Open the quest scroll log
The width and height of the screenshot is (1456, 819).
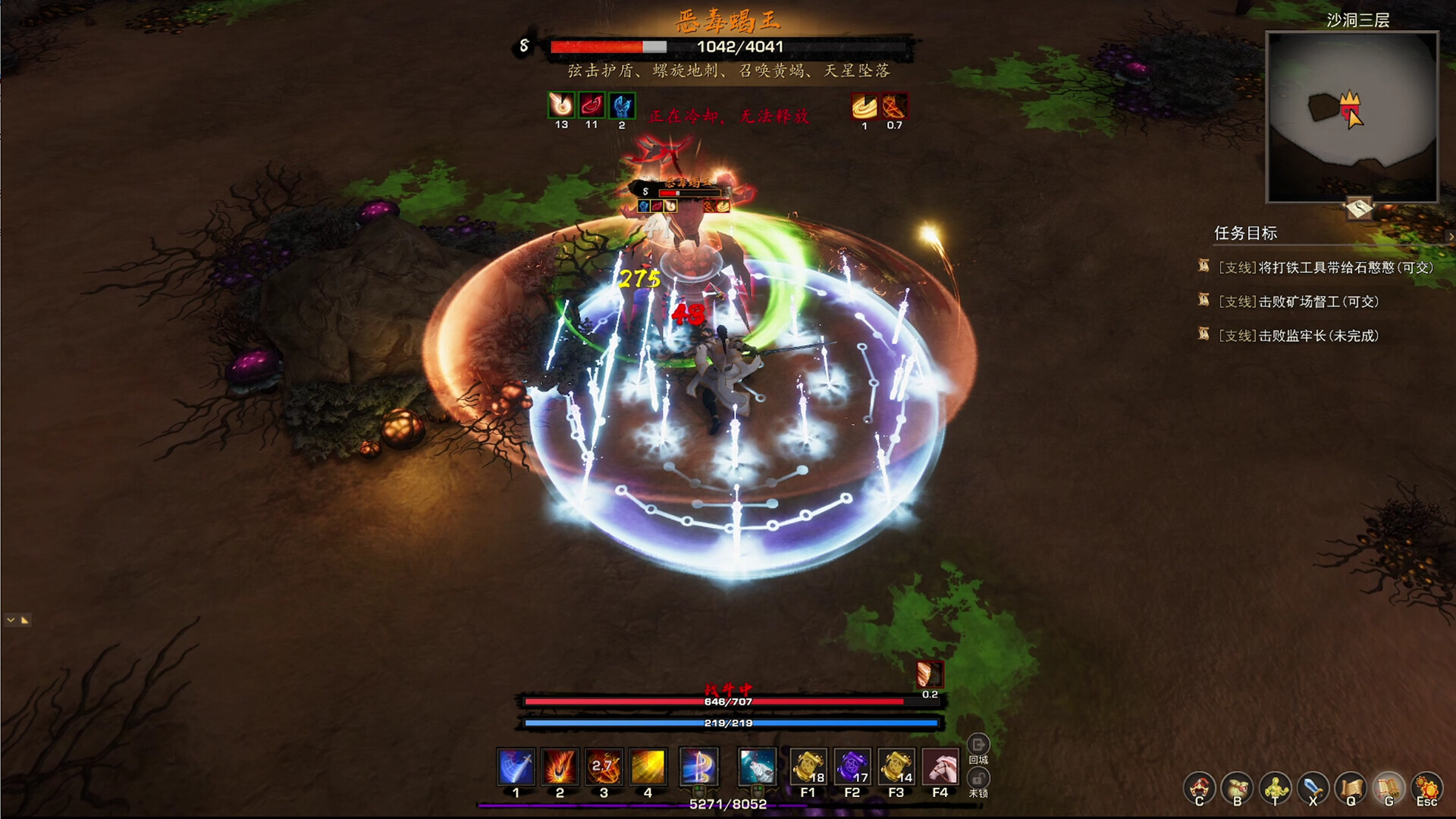point(1351,789)
